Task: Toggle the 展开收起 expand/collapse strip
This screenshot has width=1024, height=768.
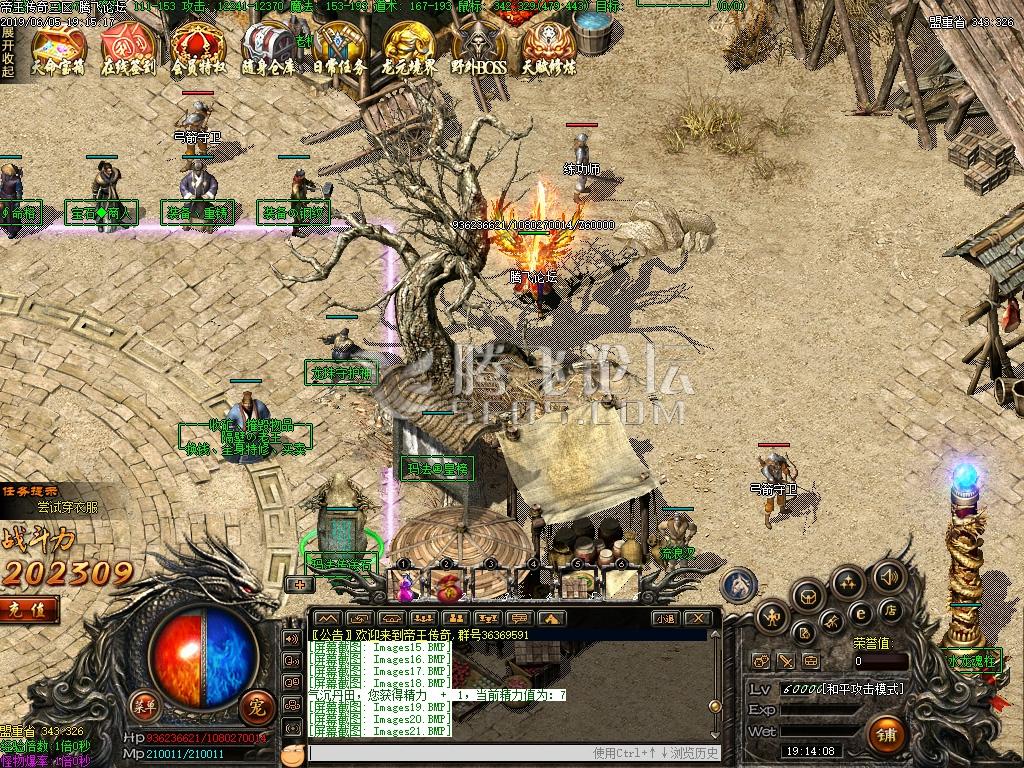Action: coord(8,52)
